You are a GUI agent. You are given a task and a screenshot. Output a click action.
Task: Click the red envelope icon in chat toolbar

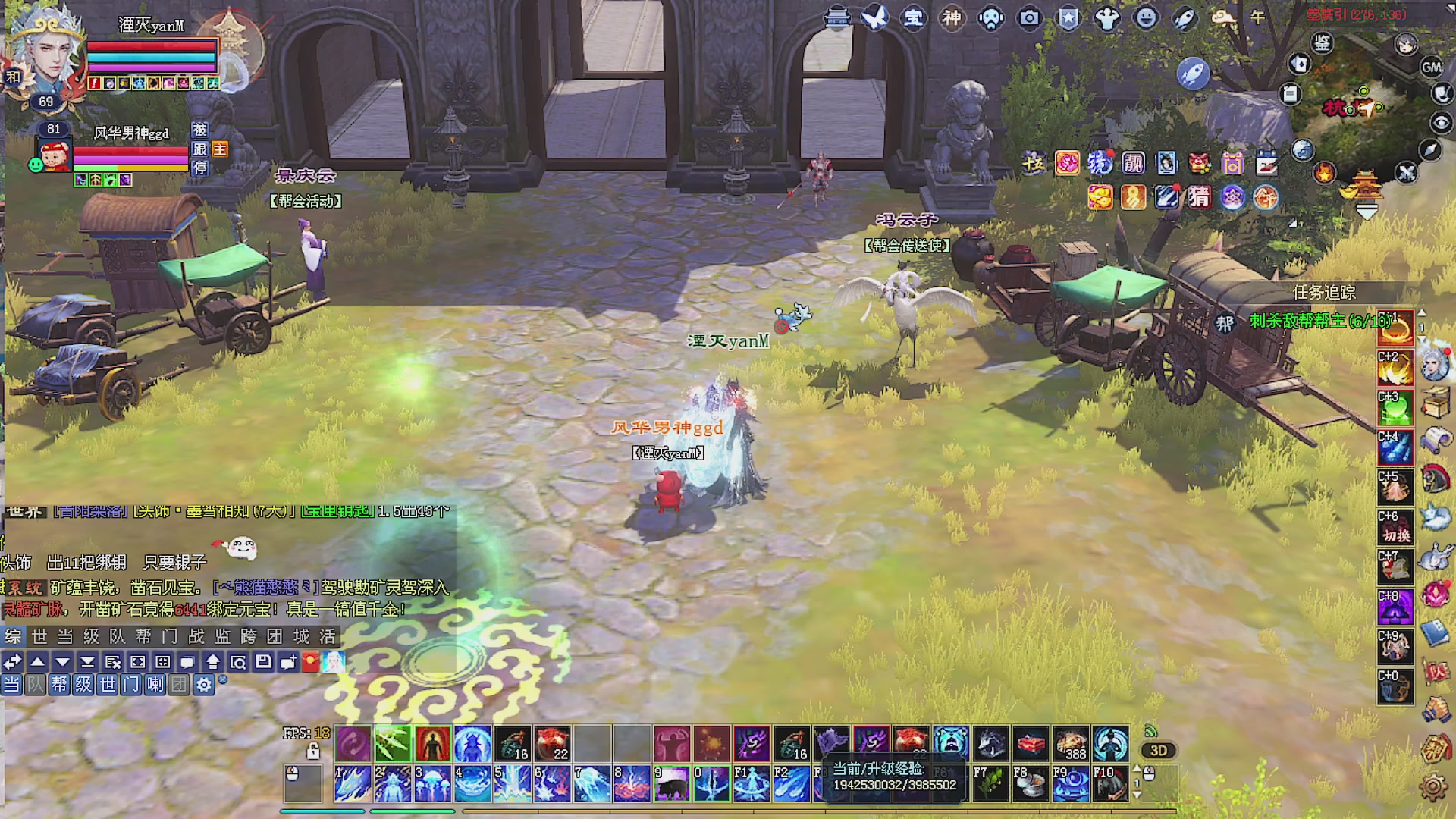pyautogui.click(x=310, y=662)
